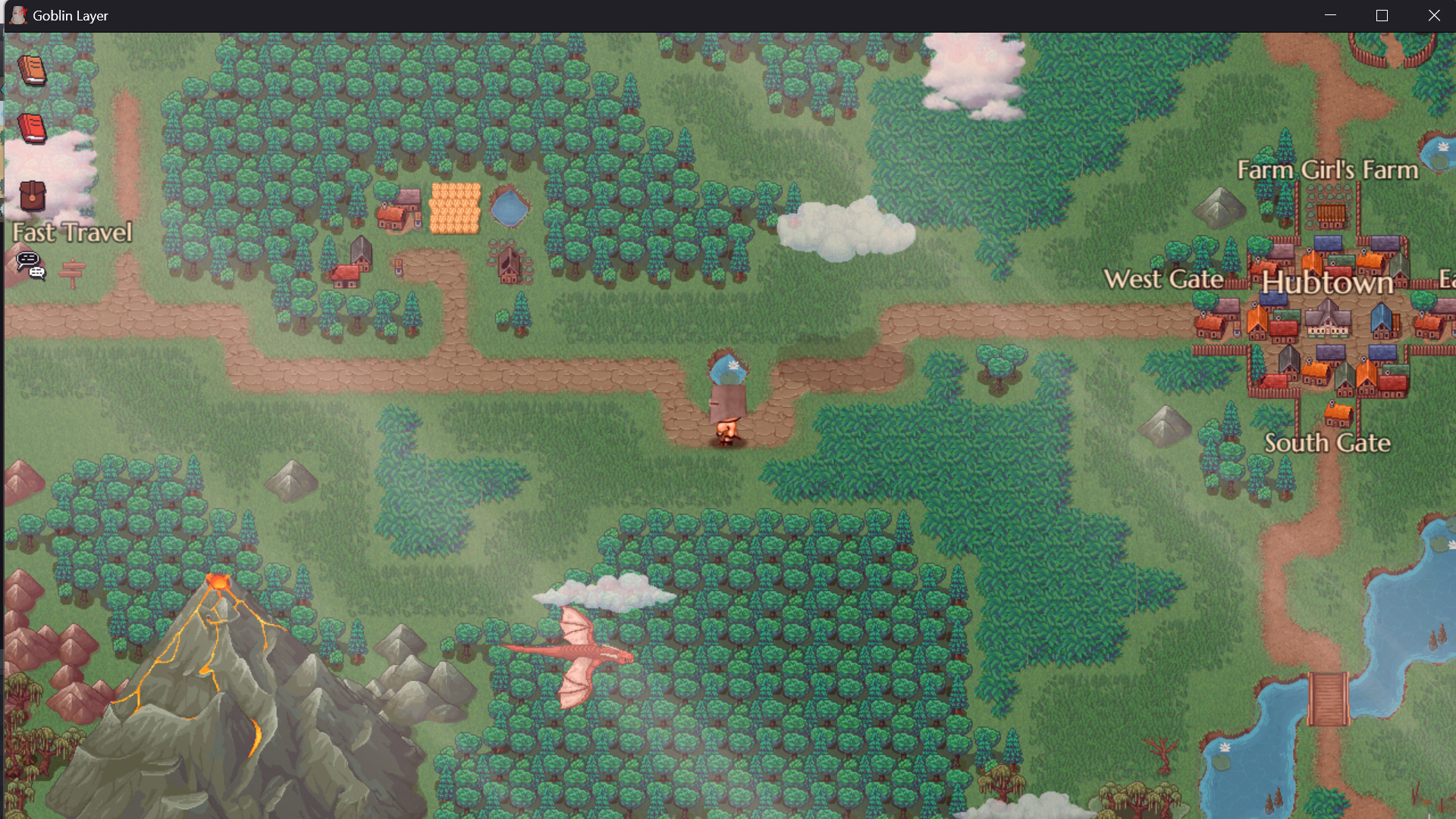This screenshot has height=819, width=1456.
Task: Select the South Gate location
Action: (1328, 443)
